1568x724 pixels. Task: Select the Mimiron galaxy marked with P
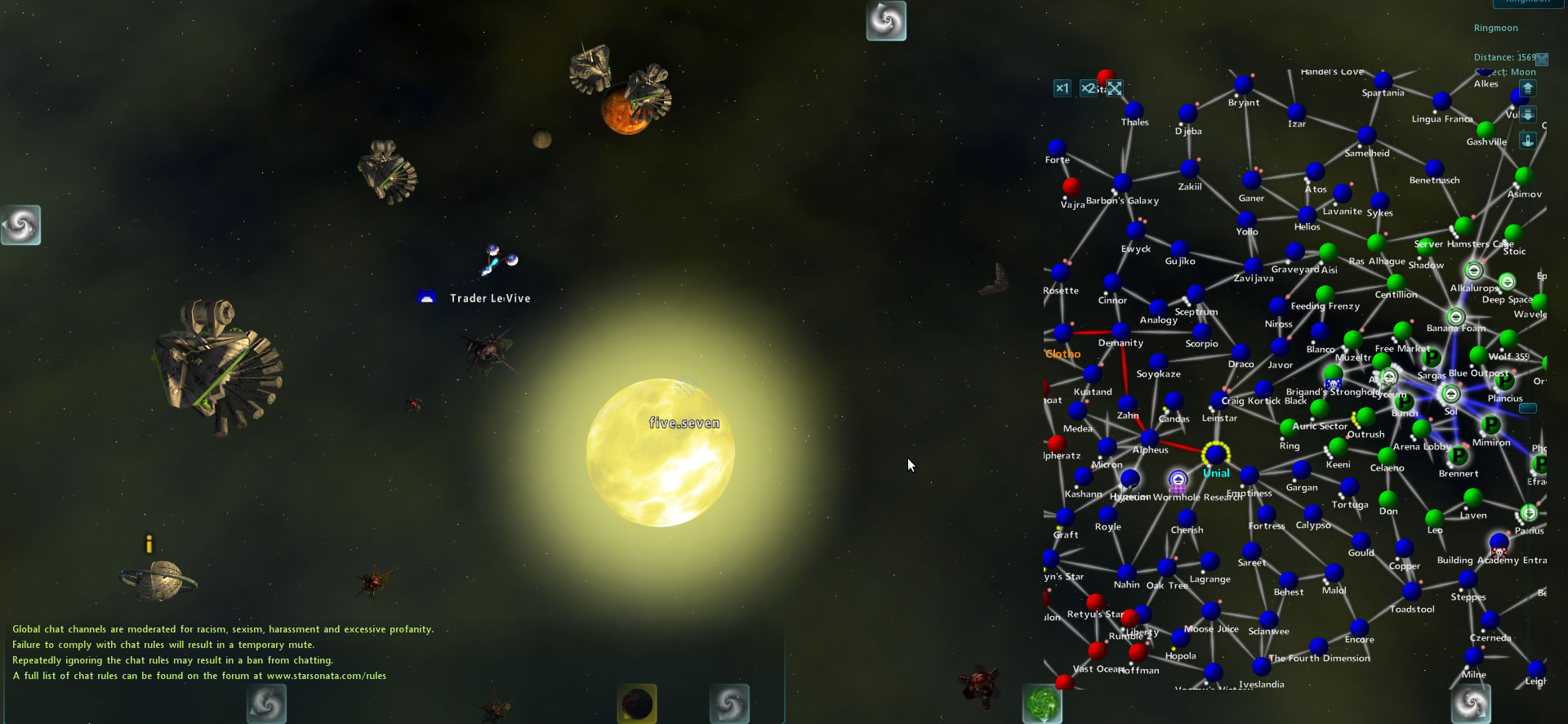[x=1491, y=425]
